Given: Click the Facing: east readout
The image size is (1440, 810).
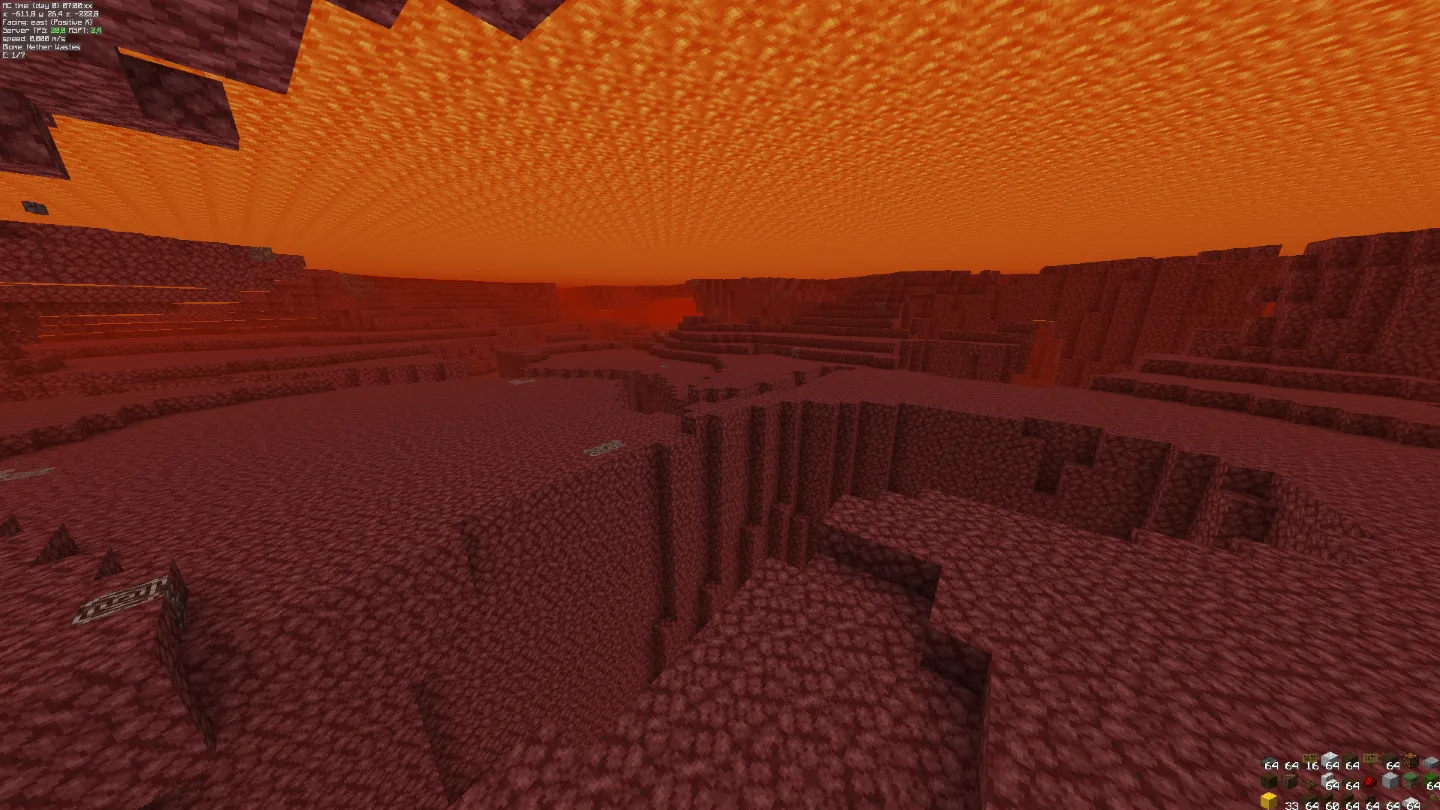Looking at the screenshot, I should pyautogui.click(x=45, y=22).
